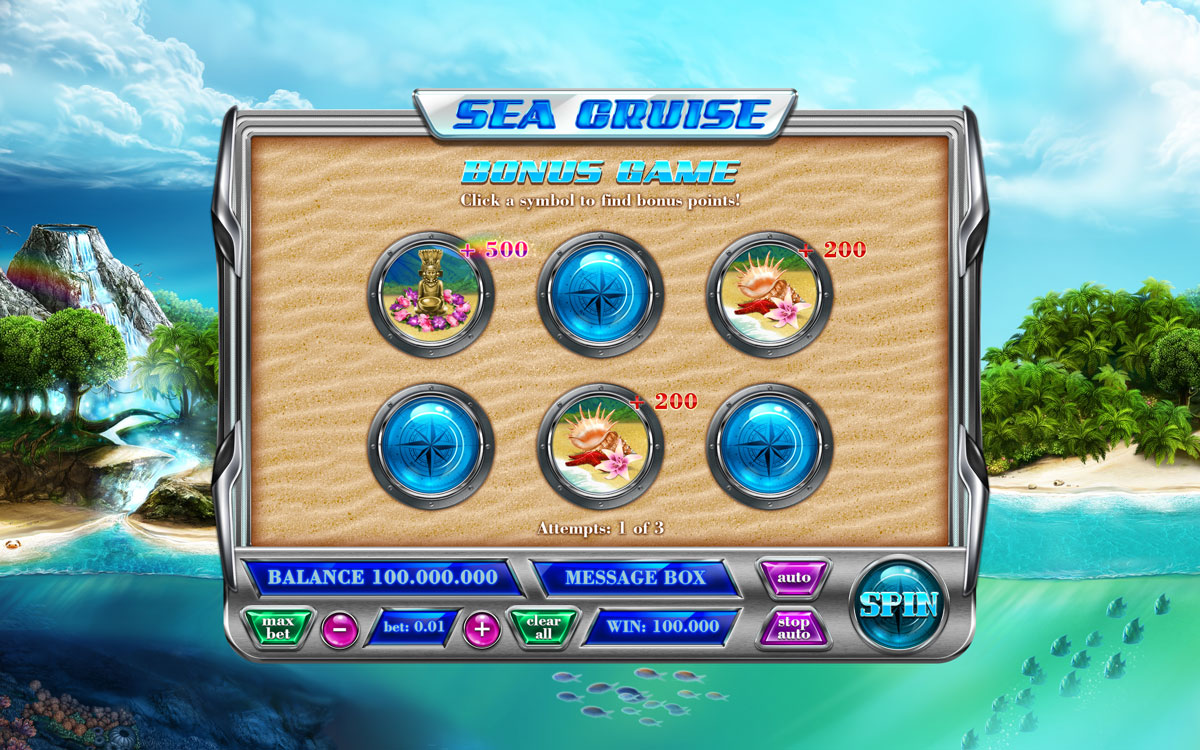Select the golden idol porthole symbol
The width and height of the screenshot is (1200, 750).
431,294
